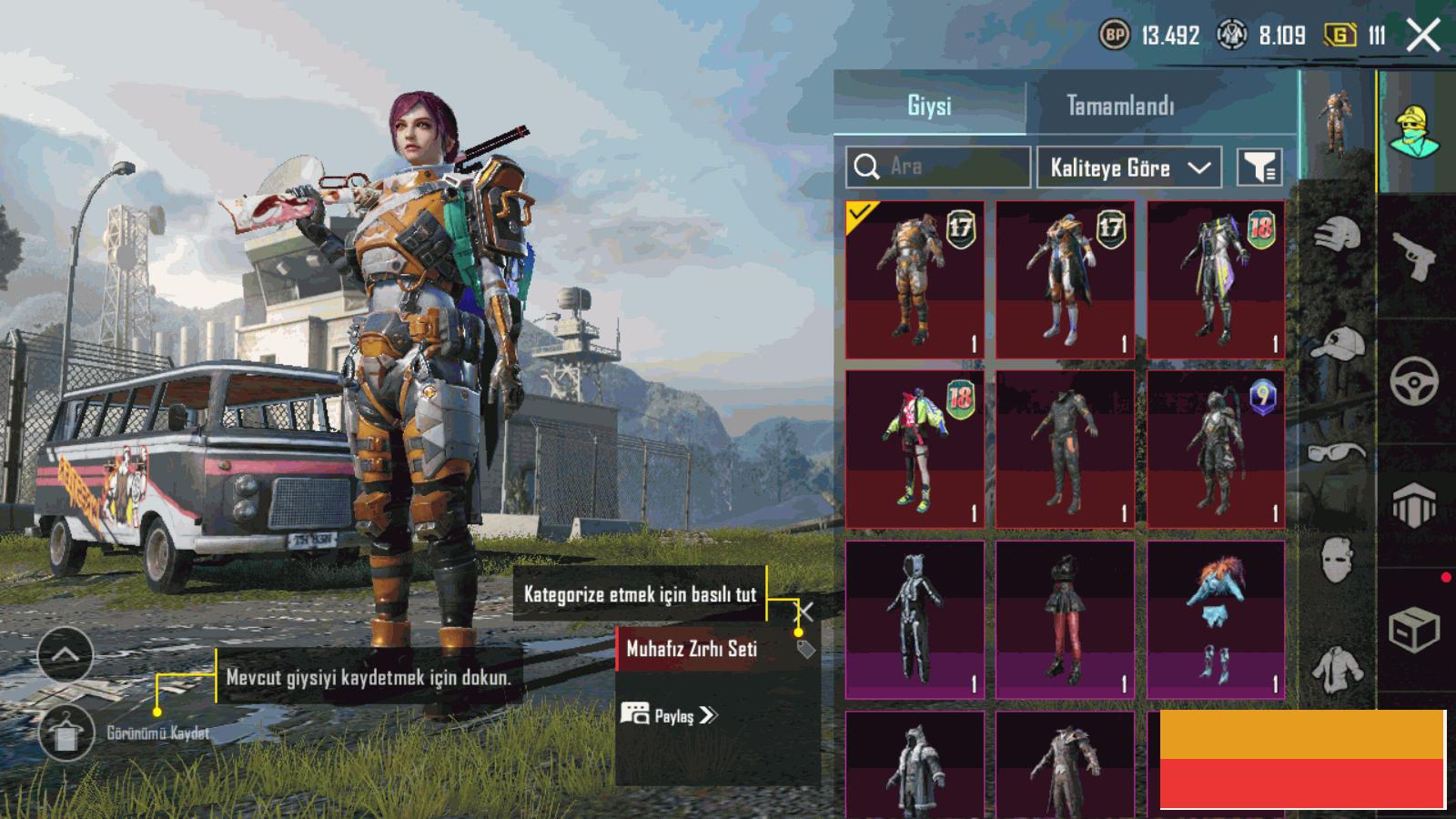Screen dimensions: 1456x819
Task: Select the Giysi tab
Action: (x=929, y=106)
